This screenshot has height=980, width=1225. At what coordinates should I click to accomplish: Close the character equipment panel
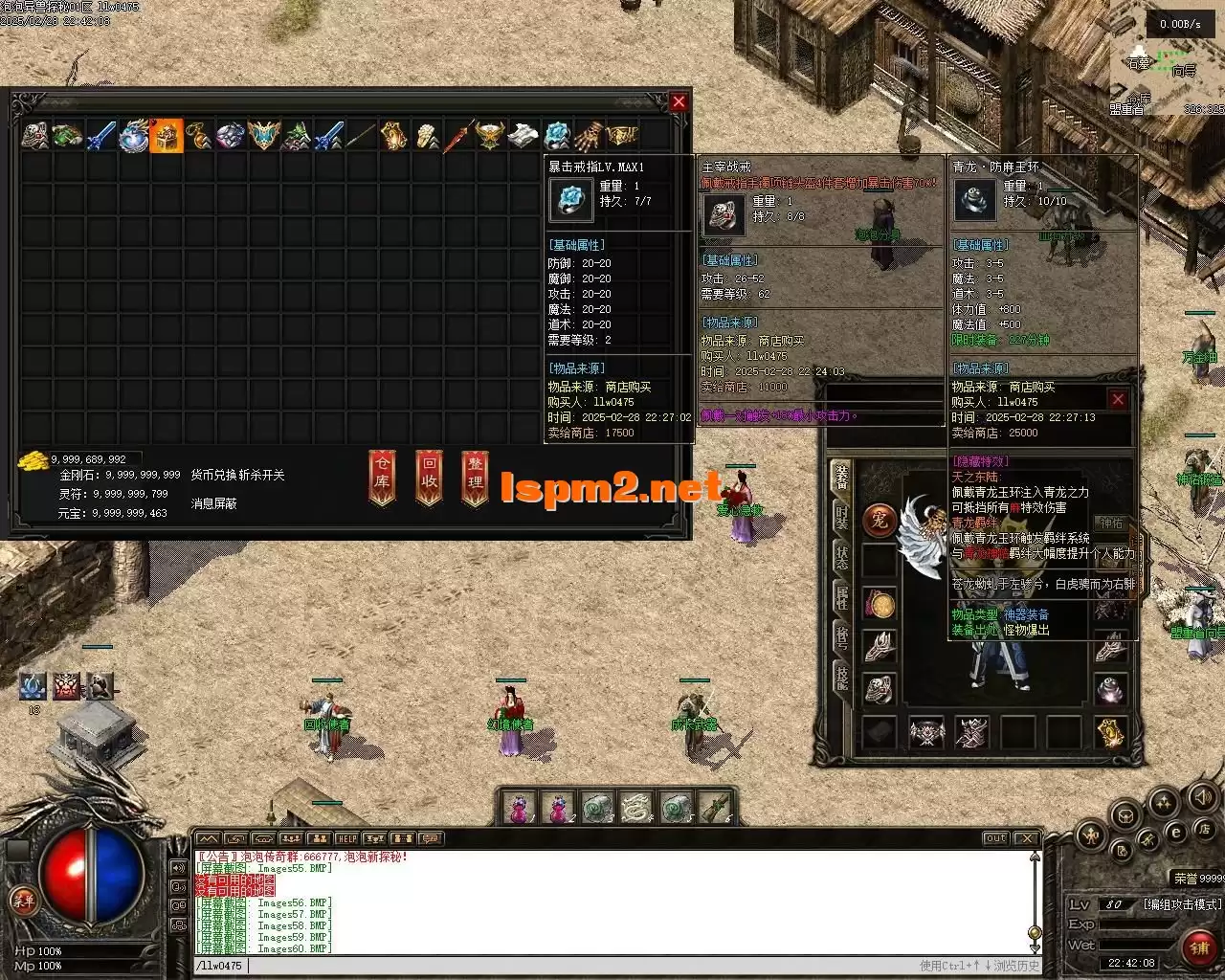(x=1117, y=399)
